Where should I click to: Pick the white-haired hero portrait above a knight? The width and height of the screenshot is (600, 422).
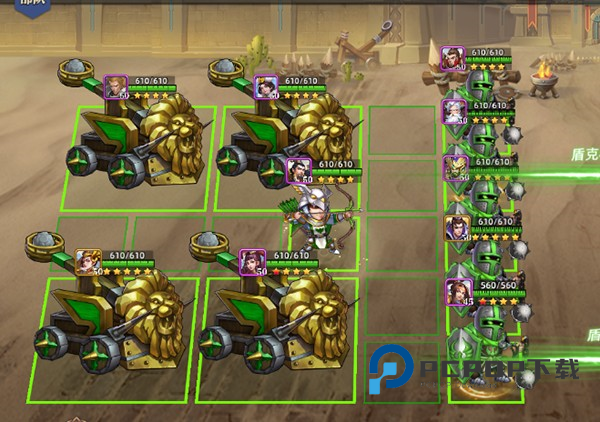[x=455, y=111]
